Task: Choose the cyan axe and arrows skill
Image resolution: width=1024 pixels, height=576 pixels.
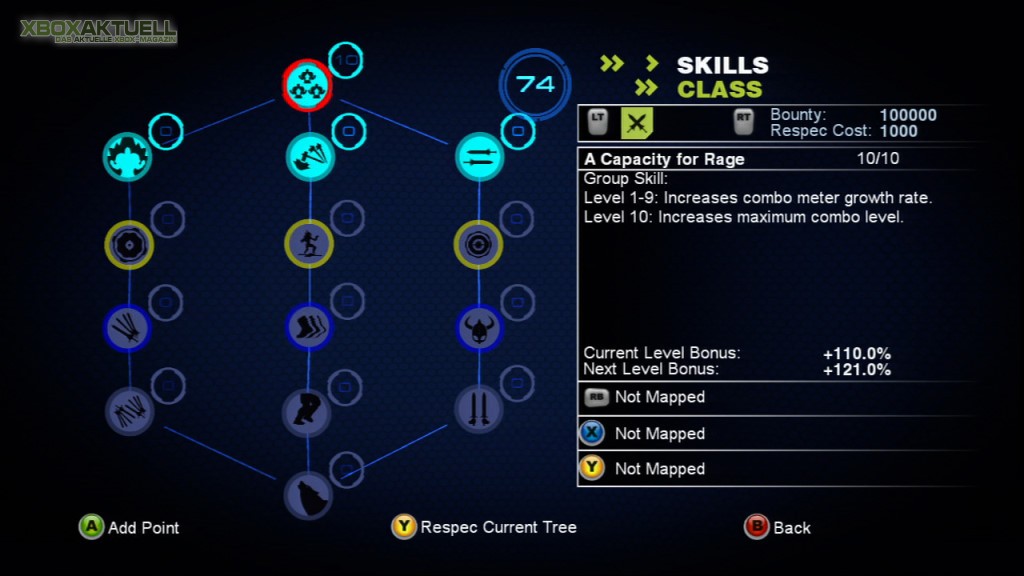Action: 309,157
